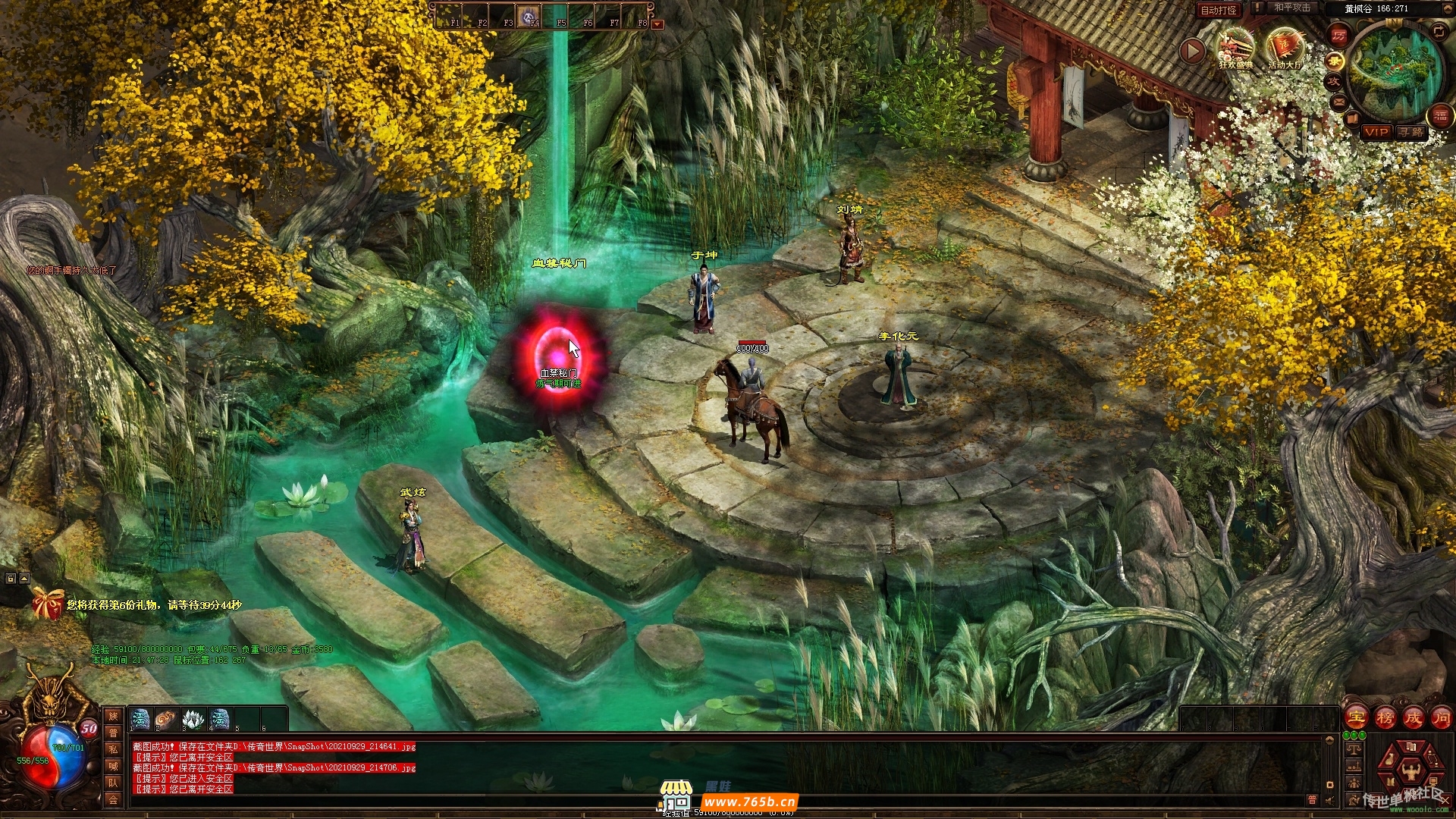
Task: Open the mail envelope icon
Action: [1338, 101]
